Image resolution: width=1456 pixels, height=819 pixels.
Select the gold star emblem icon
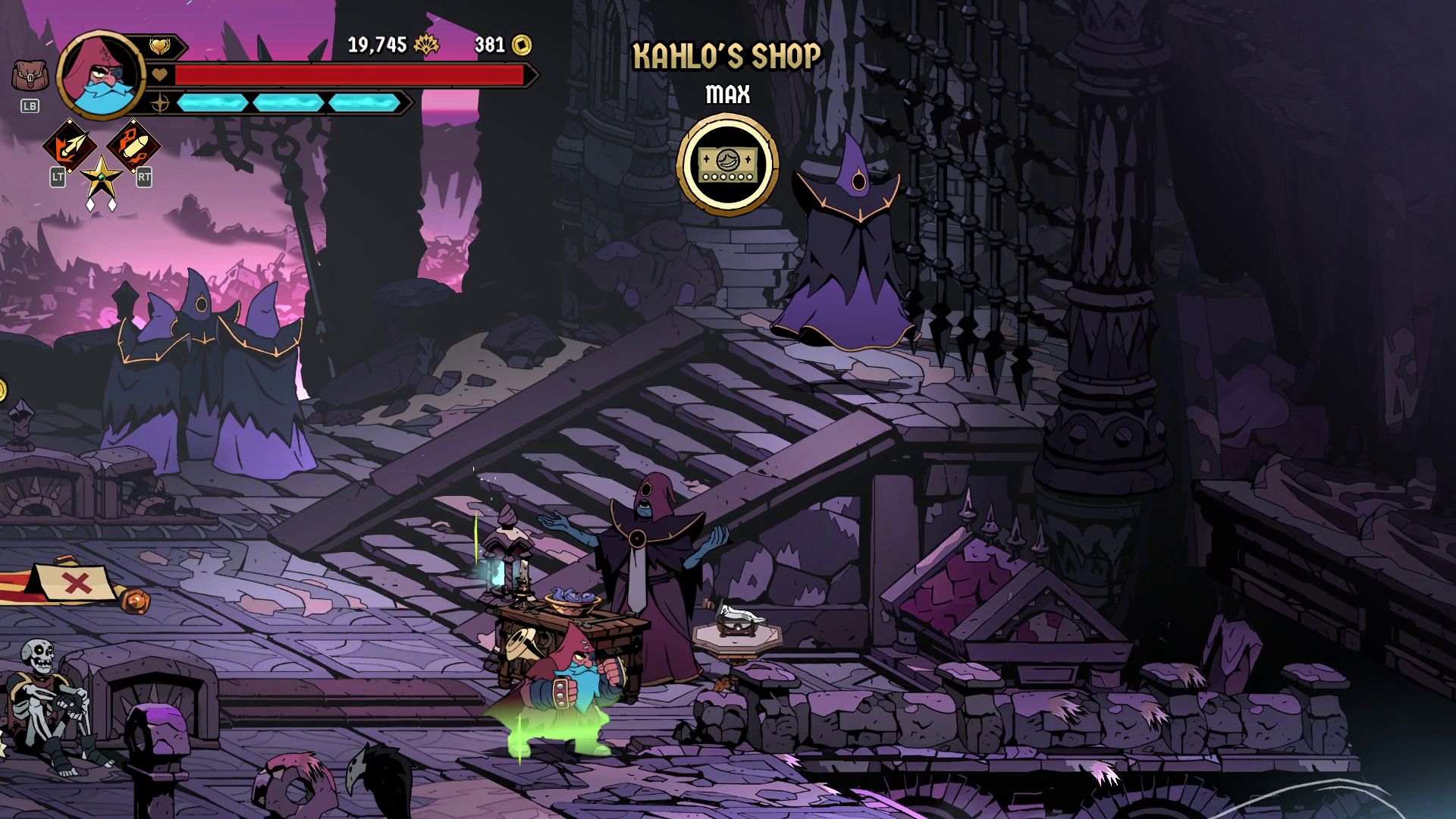click(x=101, y=178)
